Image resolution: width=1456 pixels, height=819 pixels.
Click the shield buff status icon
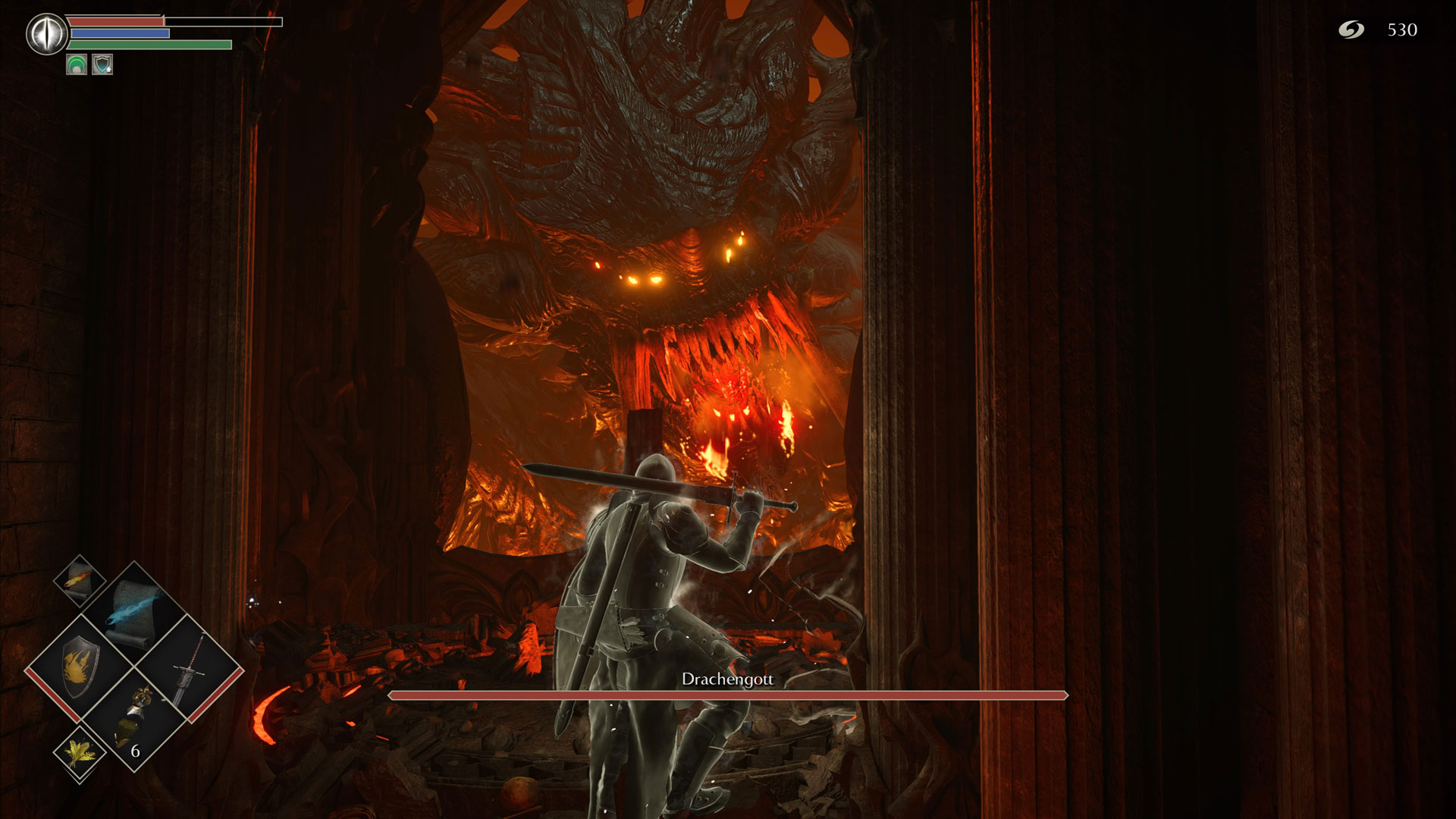102,65
